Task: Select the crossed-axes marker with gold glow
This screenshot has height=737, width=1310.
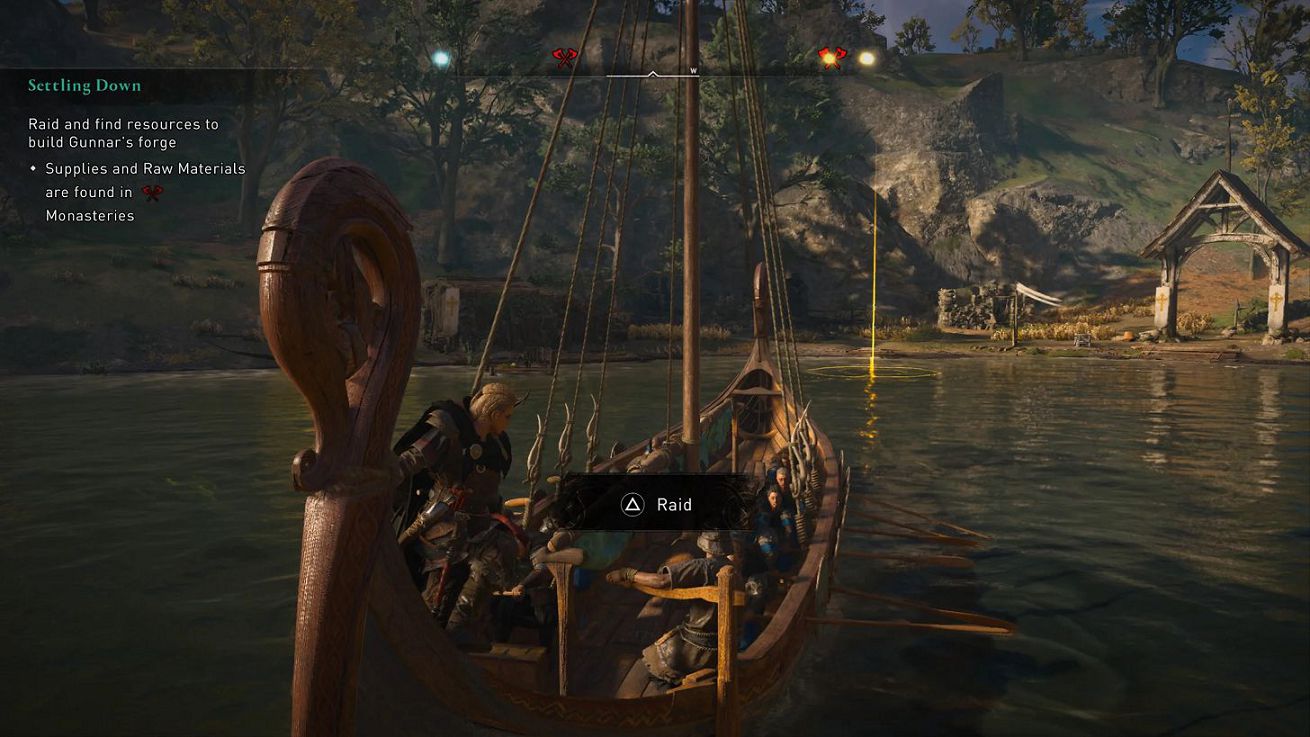Action: pyautogui.click(x=830, y=58)
